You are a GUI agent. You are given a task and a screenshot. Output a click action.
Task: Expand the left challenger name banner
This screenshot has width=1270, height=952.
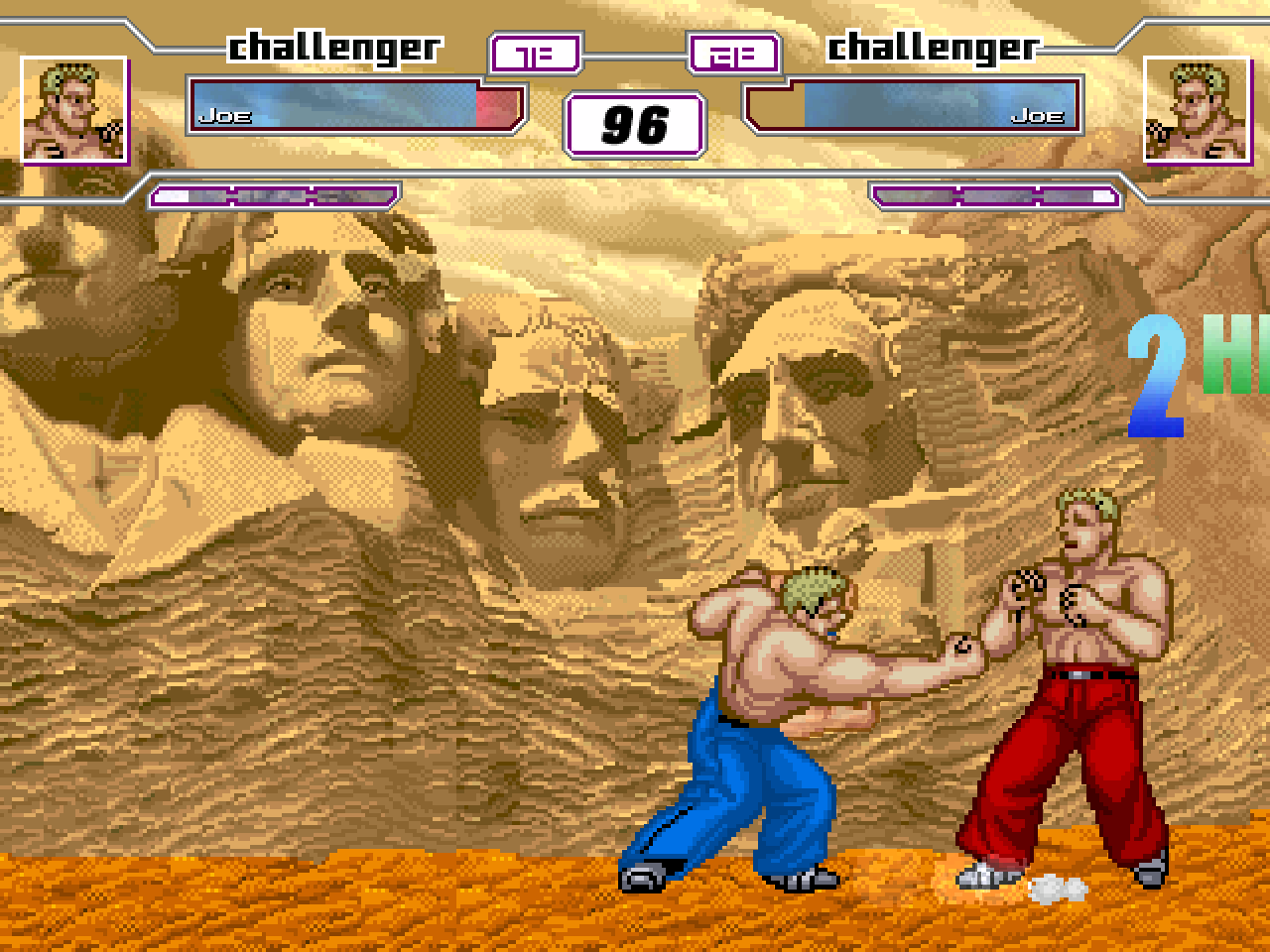coord(332,48)
